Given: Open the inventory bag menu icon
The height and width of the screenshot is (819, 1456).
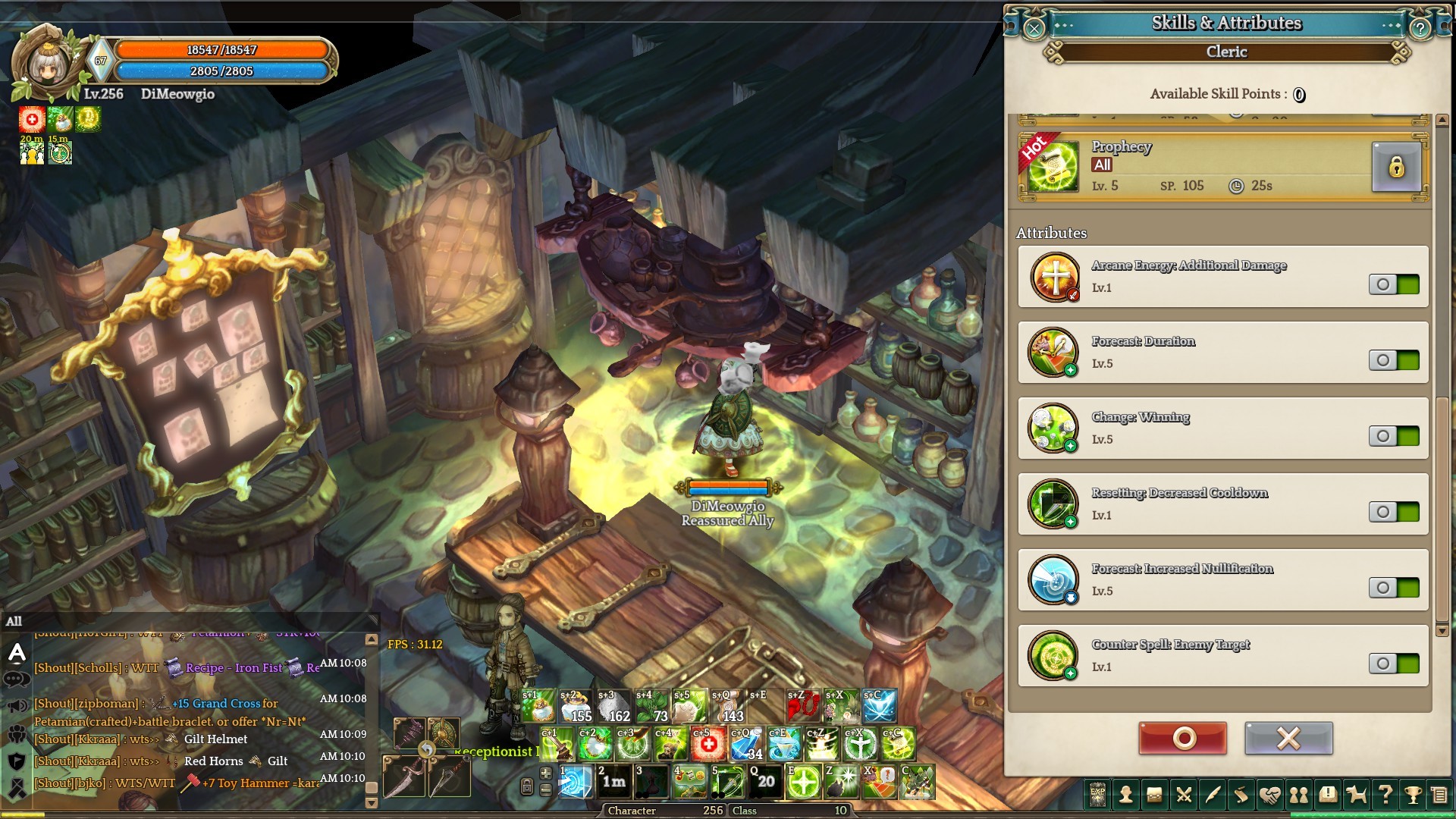Looking at the screenshot, I should tap(1154, 795).
